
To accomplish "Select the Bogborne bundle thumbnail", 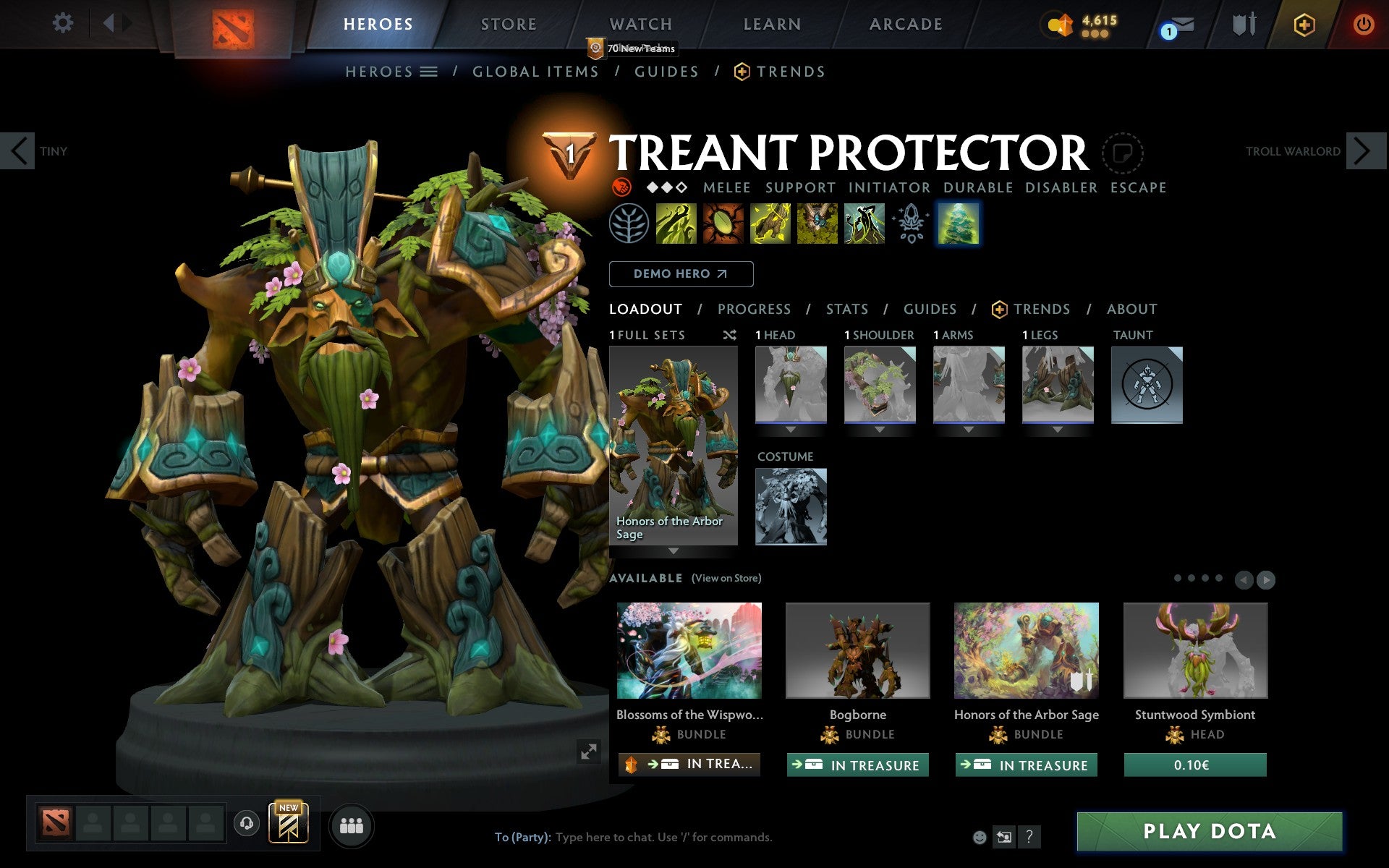I will point(857,650).
